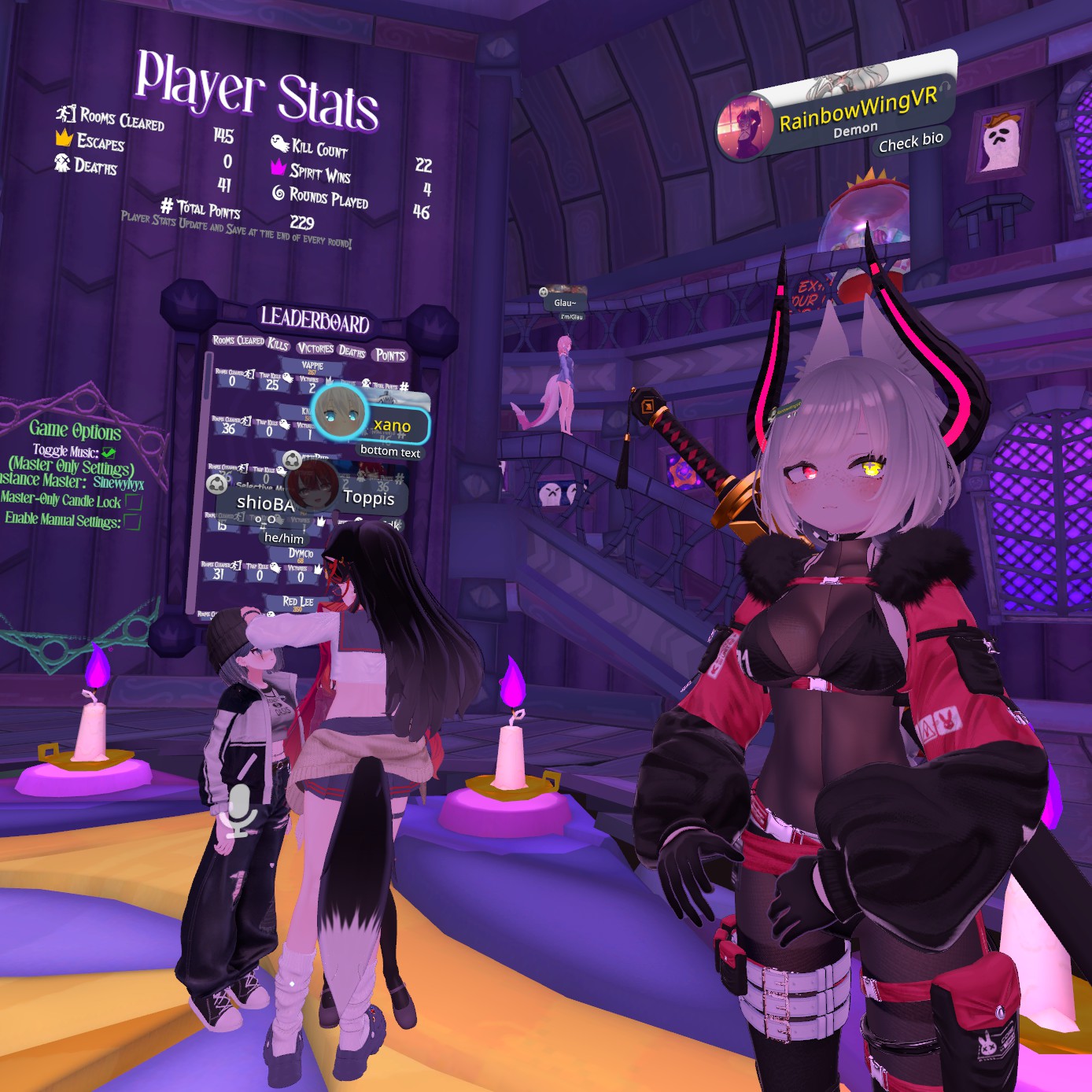The height and width of the screenshot is (1092, 1092).
Task: Toggle the Music checkbox off
Action: click(x=109, y=452)
